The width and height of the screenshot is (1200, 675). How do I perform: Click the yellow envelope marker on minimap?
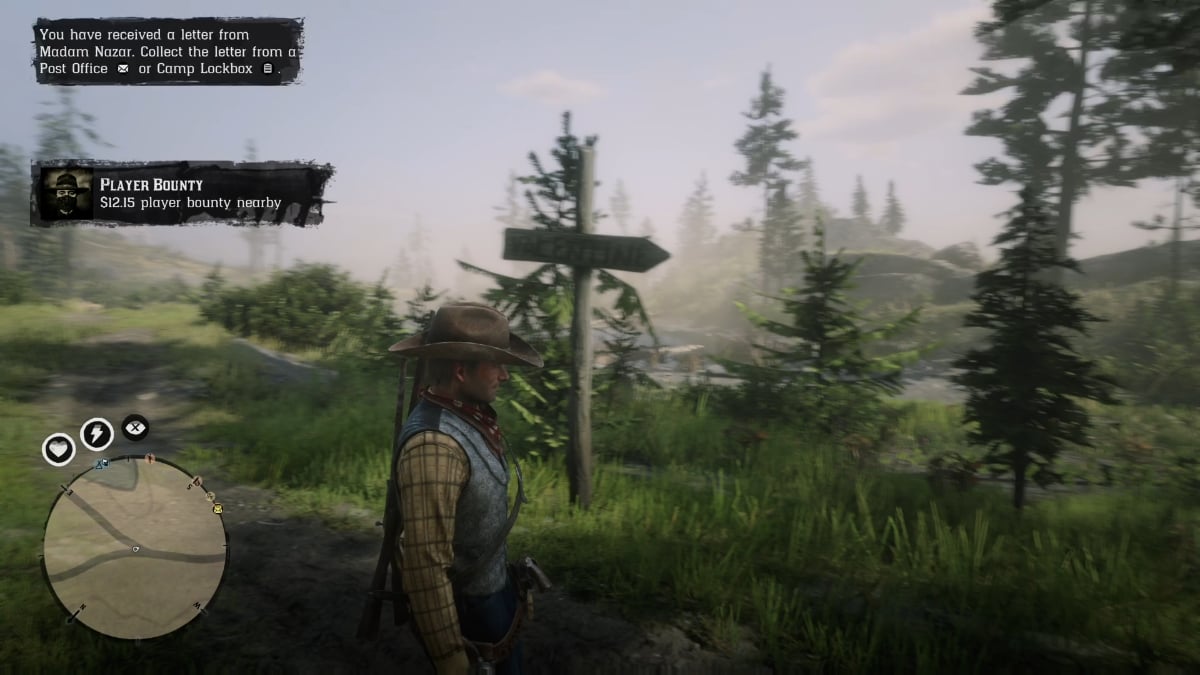pyautogui.click(x=218, y=509)
